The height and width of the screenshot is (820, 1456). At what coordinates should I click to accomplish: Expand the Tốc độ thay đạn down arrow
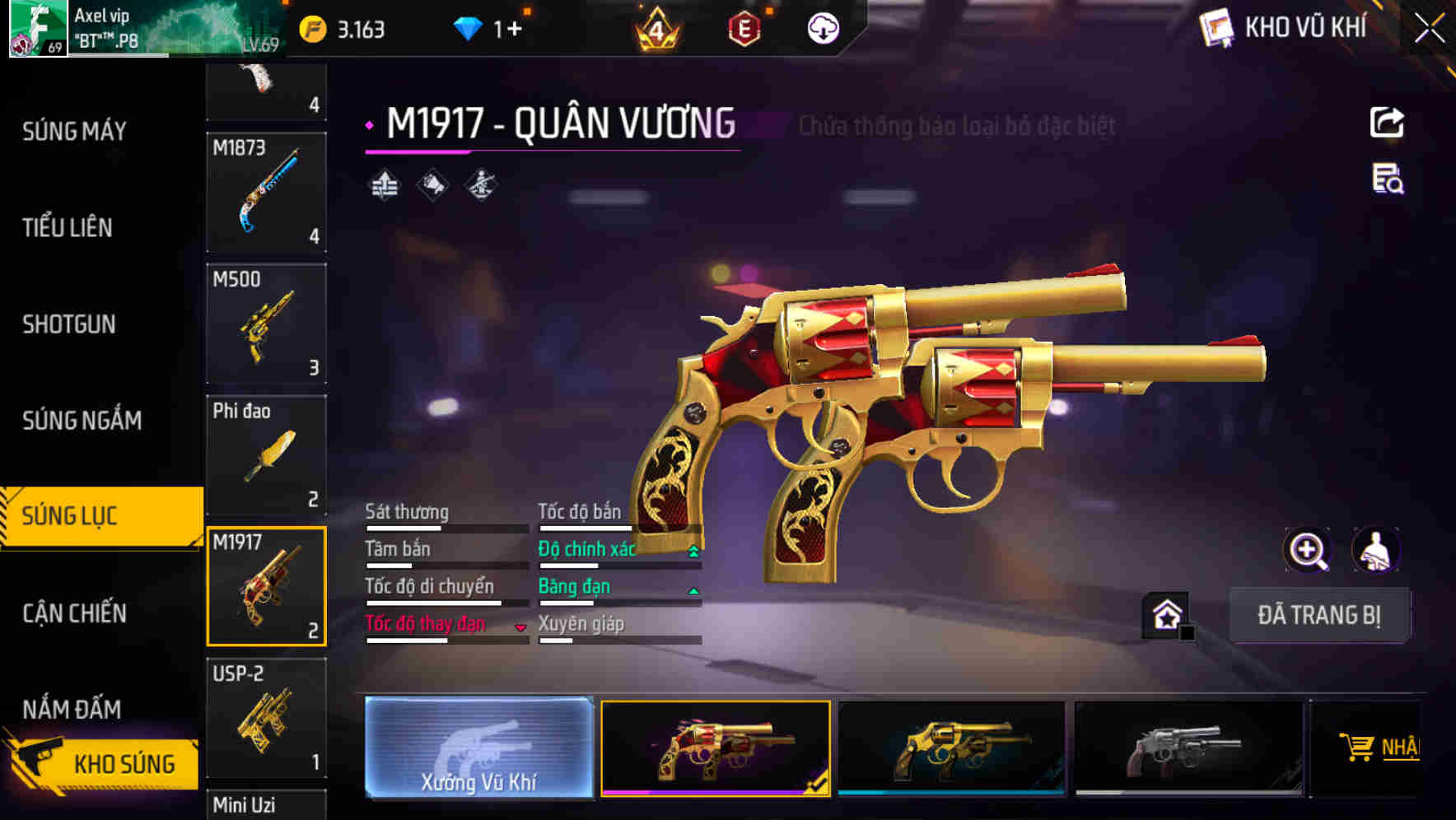[520, 626]
